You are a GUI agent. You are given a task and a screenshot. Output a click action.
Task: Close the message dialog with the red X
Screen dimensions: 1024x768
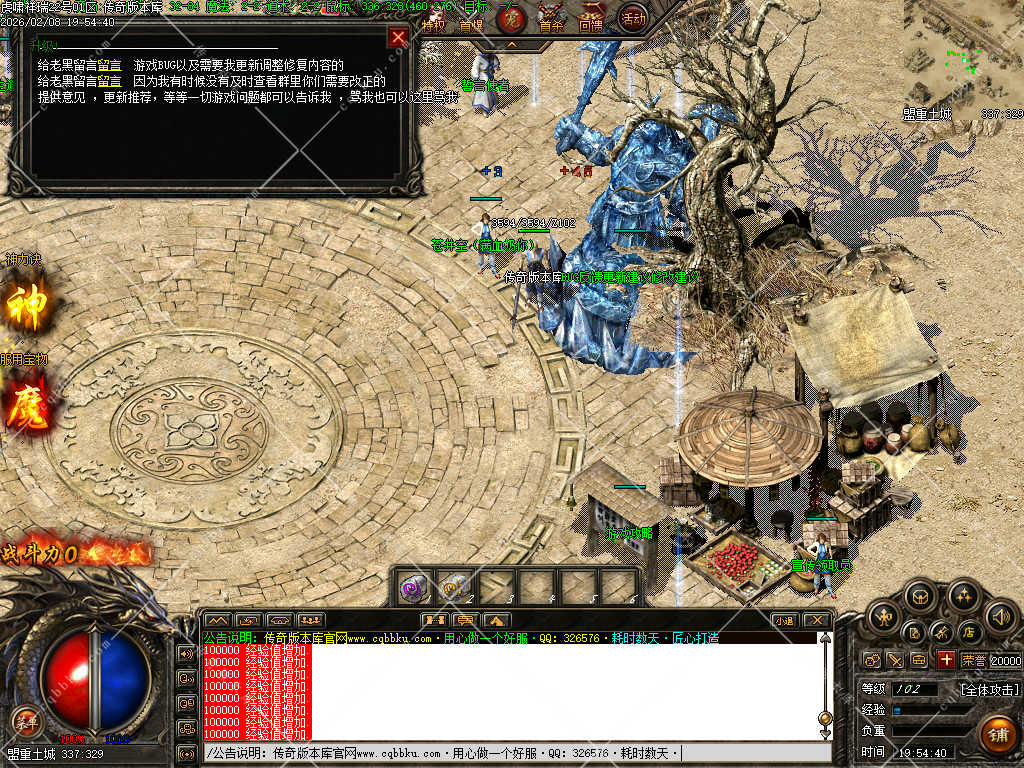pyautogui.click(x=398, y=38)
